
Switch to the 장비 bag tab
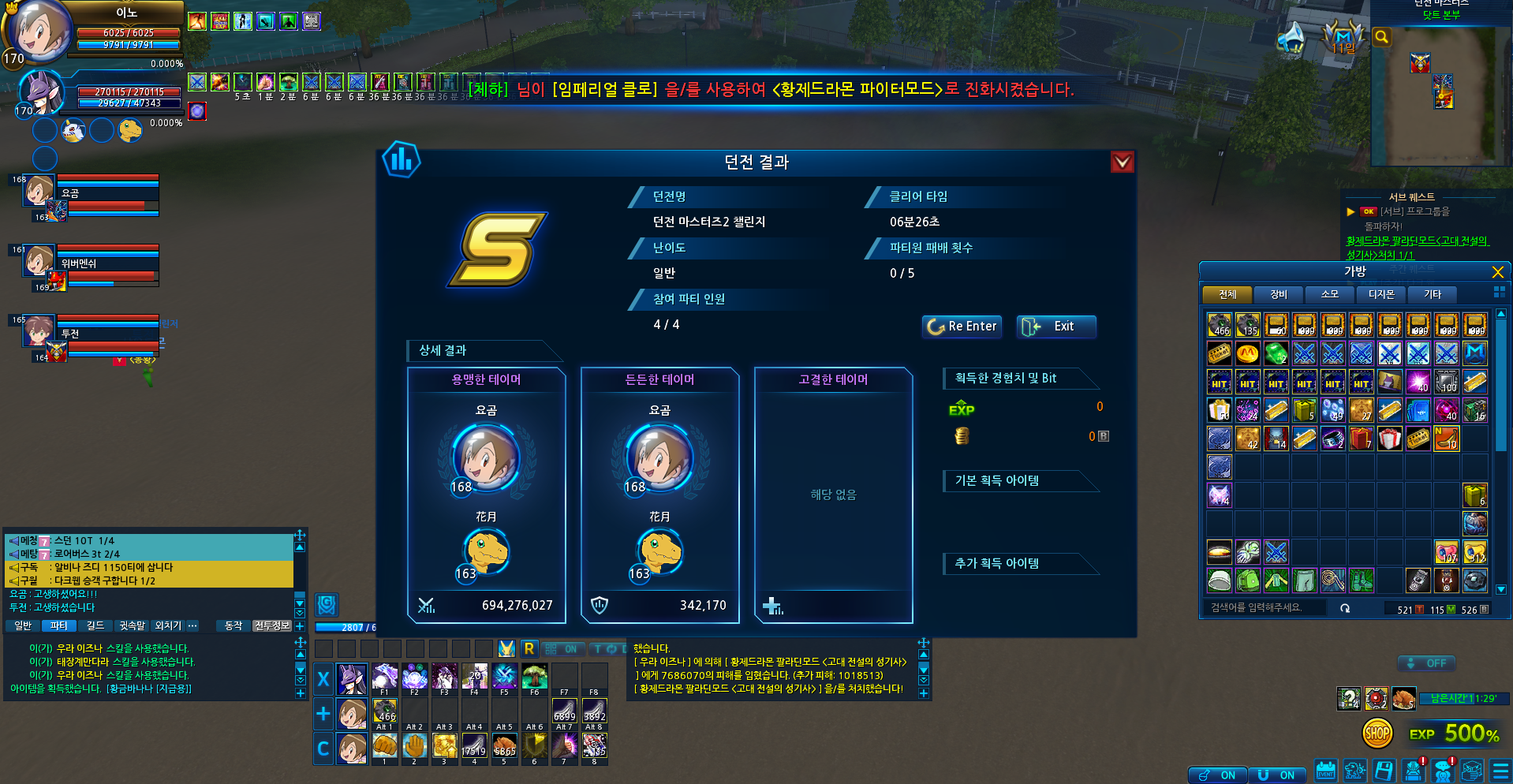[x=1278, y=294]
